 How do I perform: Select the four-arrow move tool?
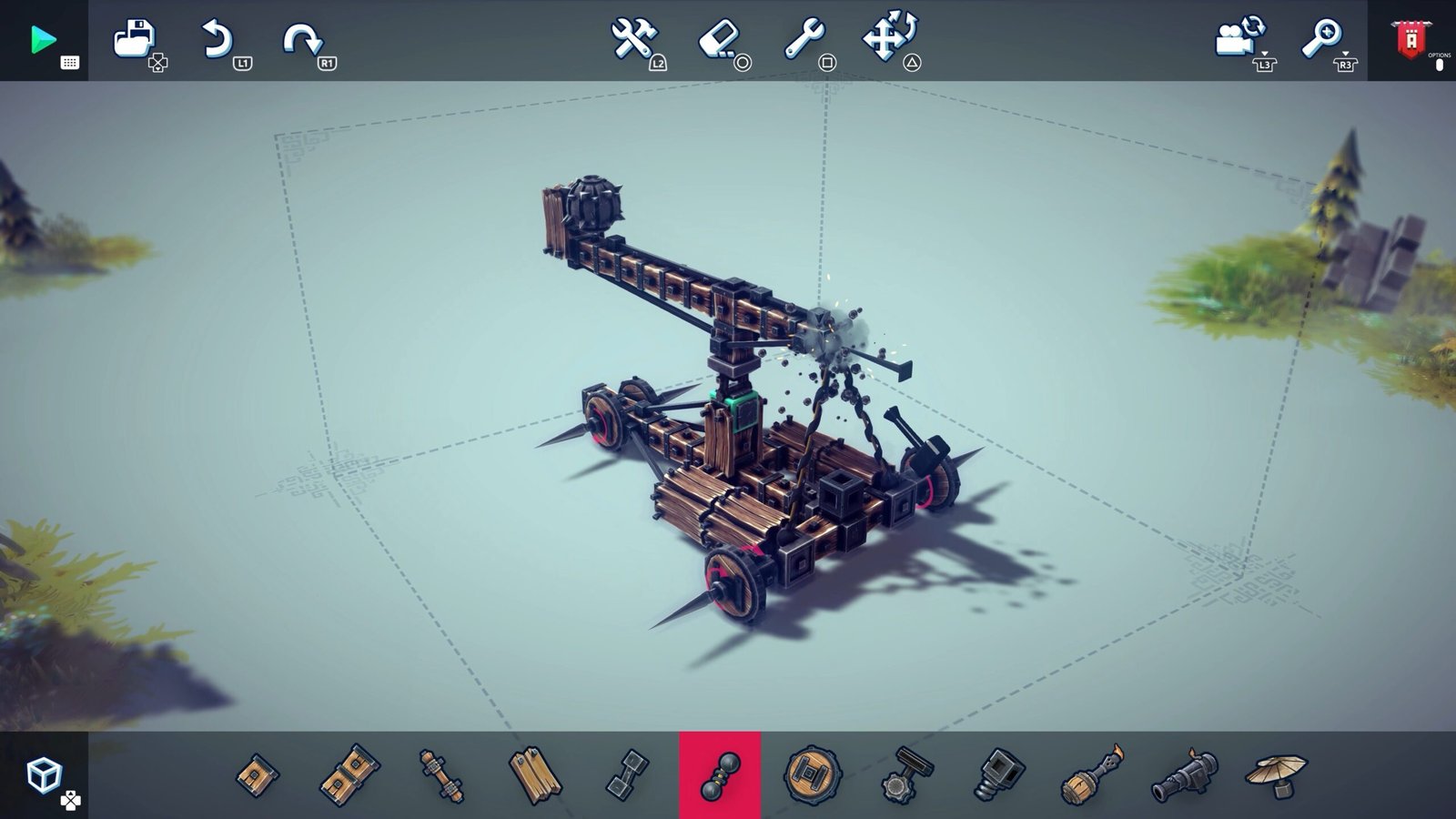click(890, 38)
